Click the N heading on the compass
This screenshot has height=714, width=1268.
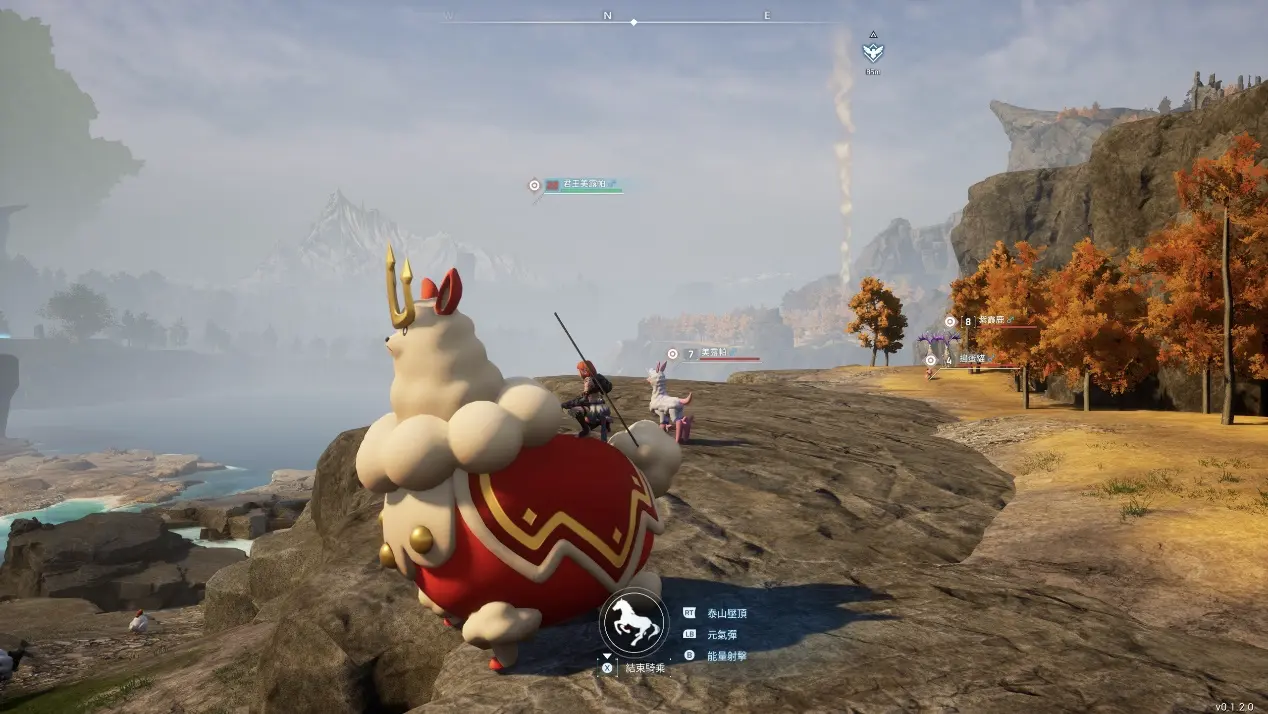tap(607, 15)
